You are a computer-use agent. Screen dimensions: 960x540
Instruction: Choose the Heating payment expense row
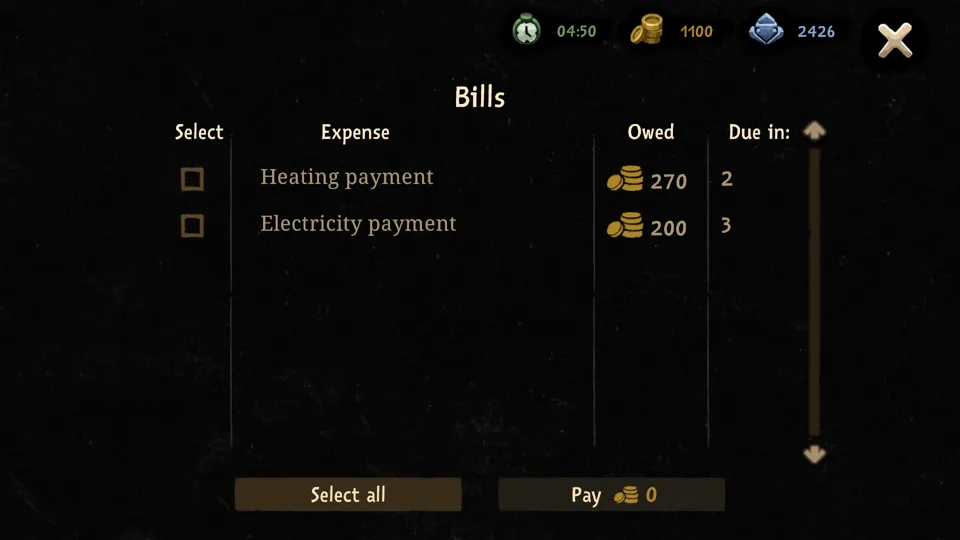click(347, 177)
